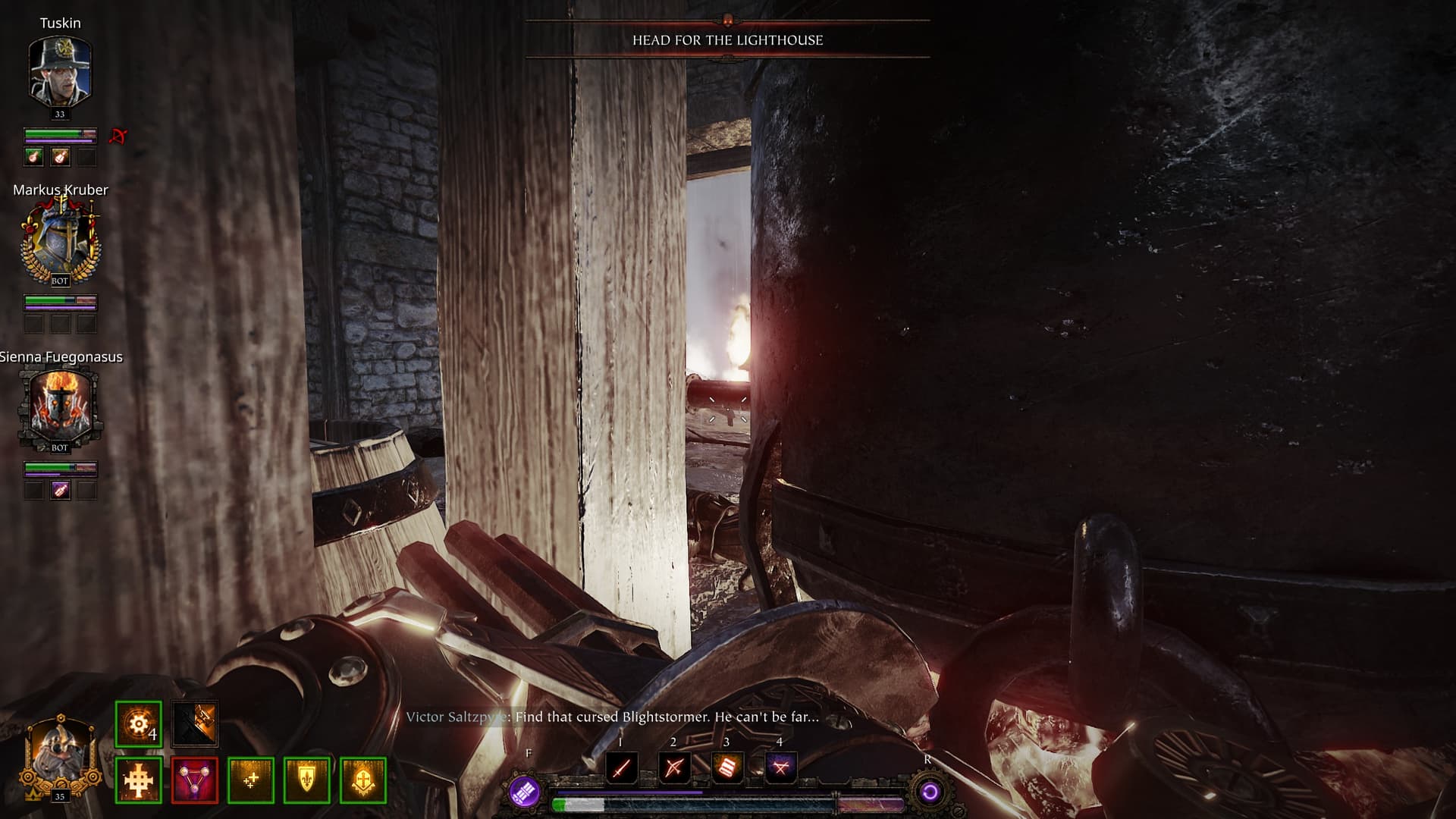Screen dimensions: 1456x819
Task: Inspect the ornate cross buff icon
Action: click(x=139, y=780)
